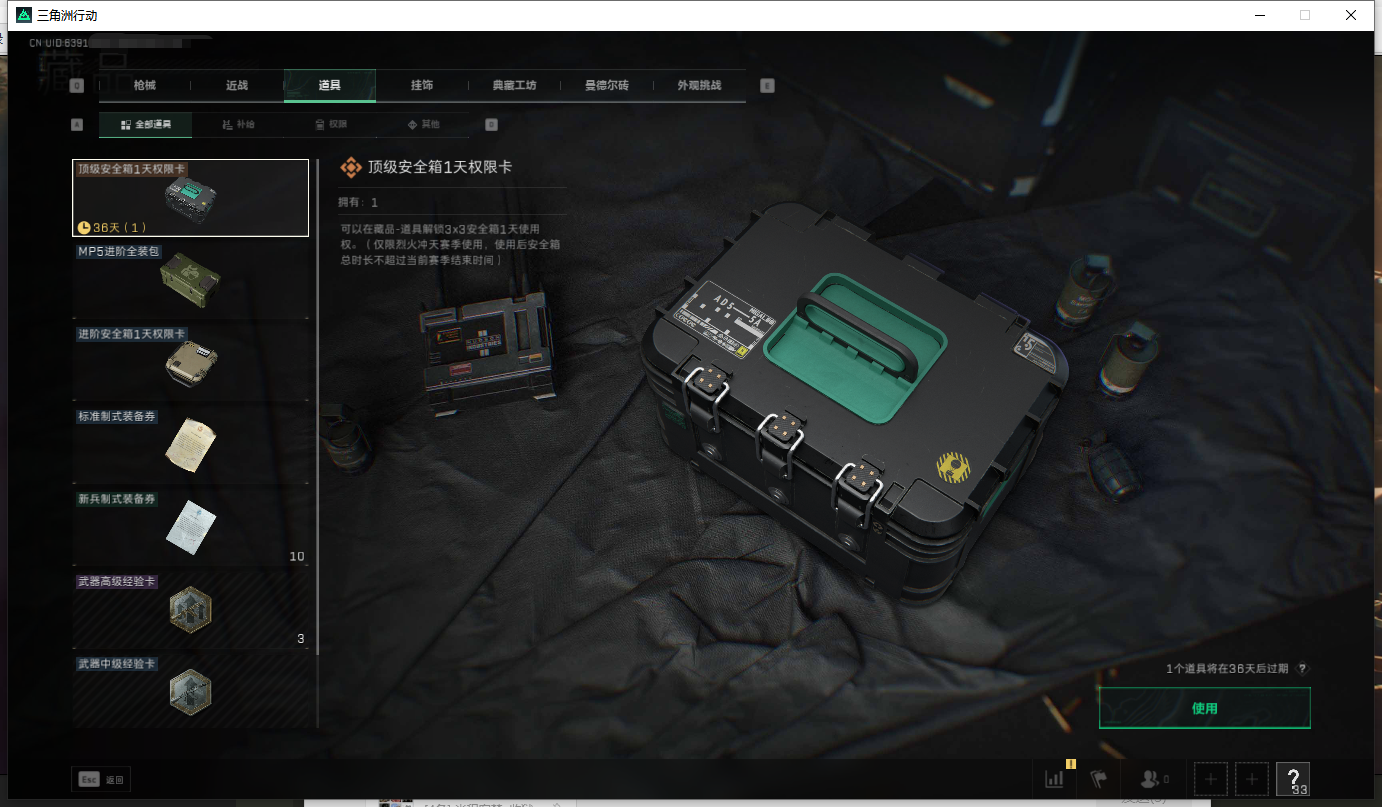
Task: Go to the 典藏工坊 tab
Action: [514, 86]
